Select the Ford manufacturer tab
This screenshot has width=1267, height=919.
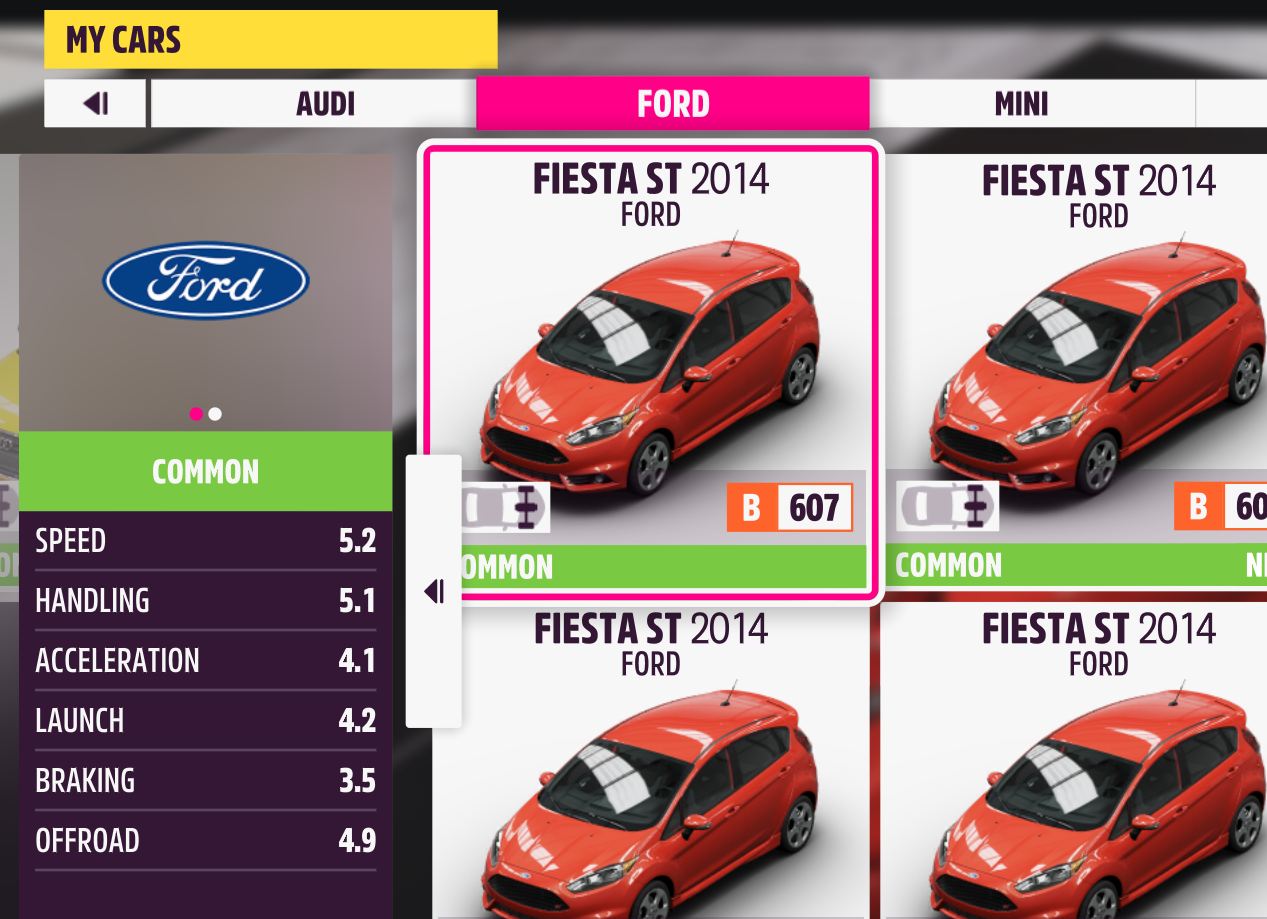point(672,104)
